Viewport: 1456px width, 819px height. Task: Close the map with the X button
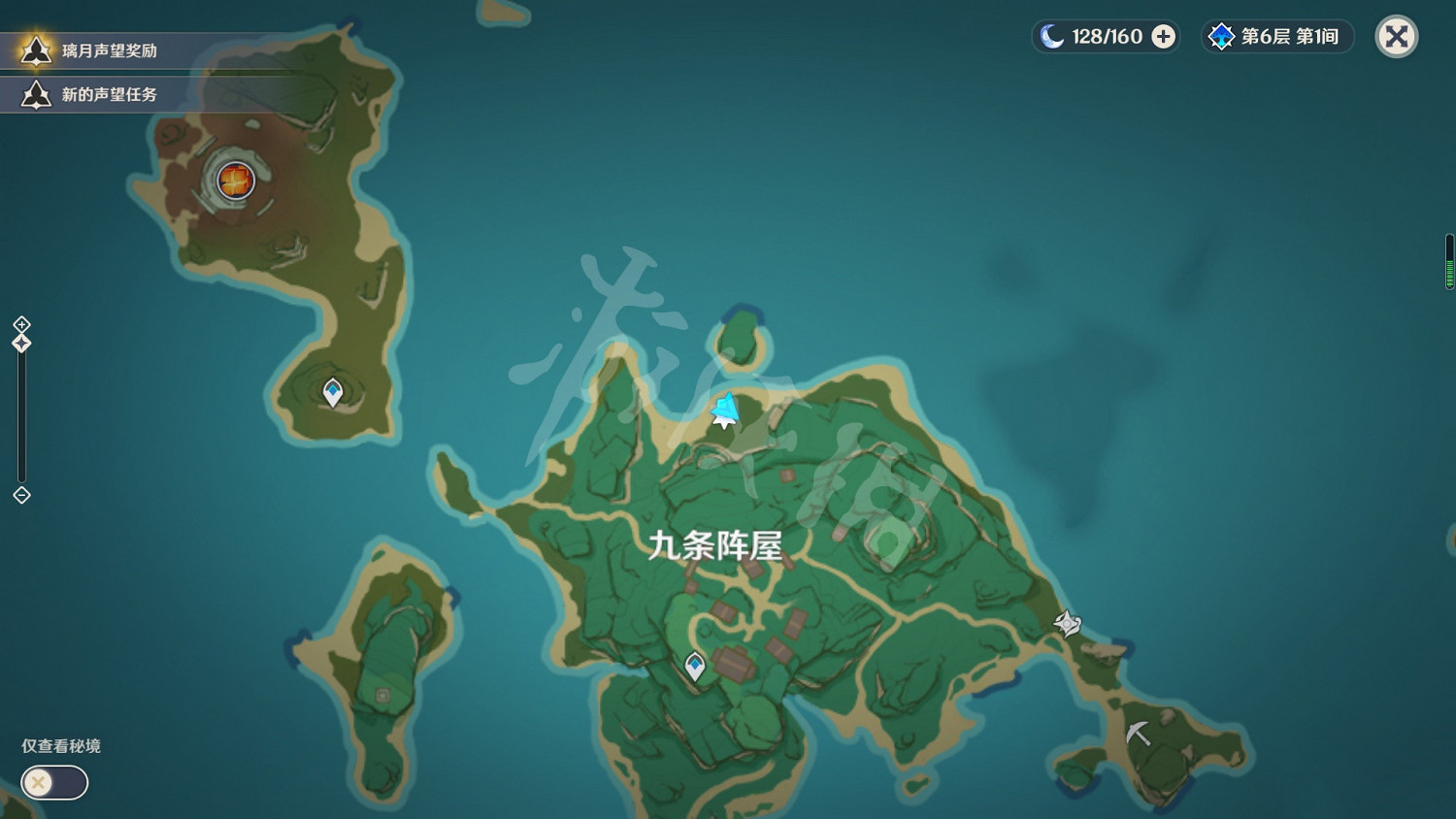click(x=1396, y=36)
